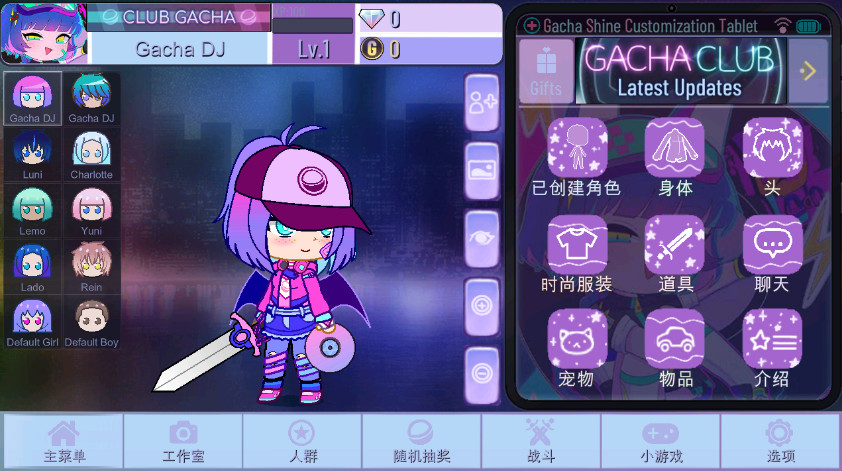The height and width of the screenshot is (471, 842).
Task: Open the 小游戏 mini games
Action: pos(660,441)
